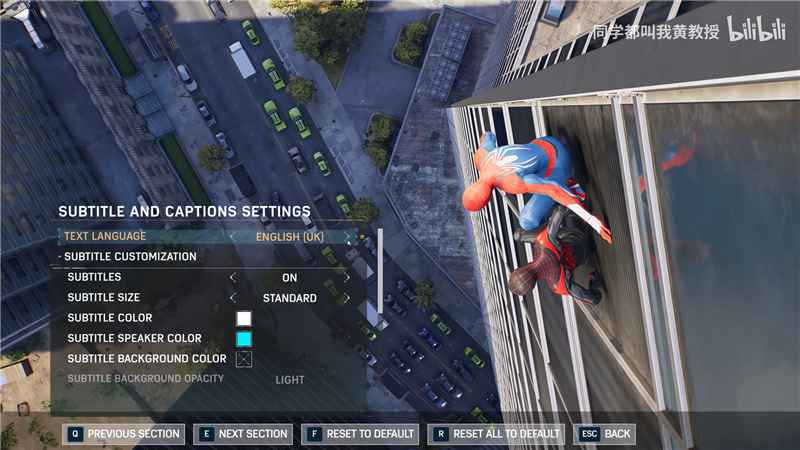Screen dimensions: 800x450
Task: Decrease subtitle size with the left arrow
Action: point(233,298)
